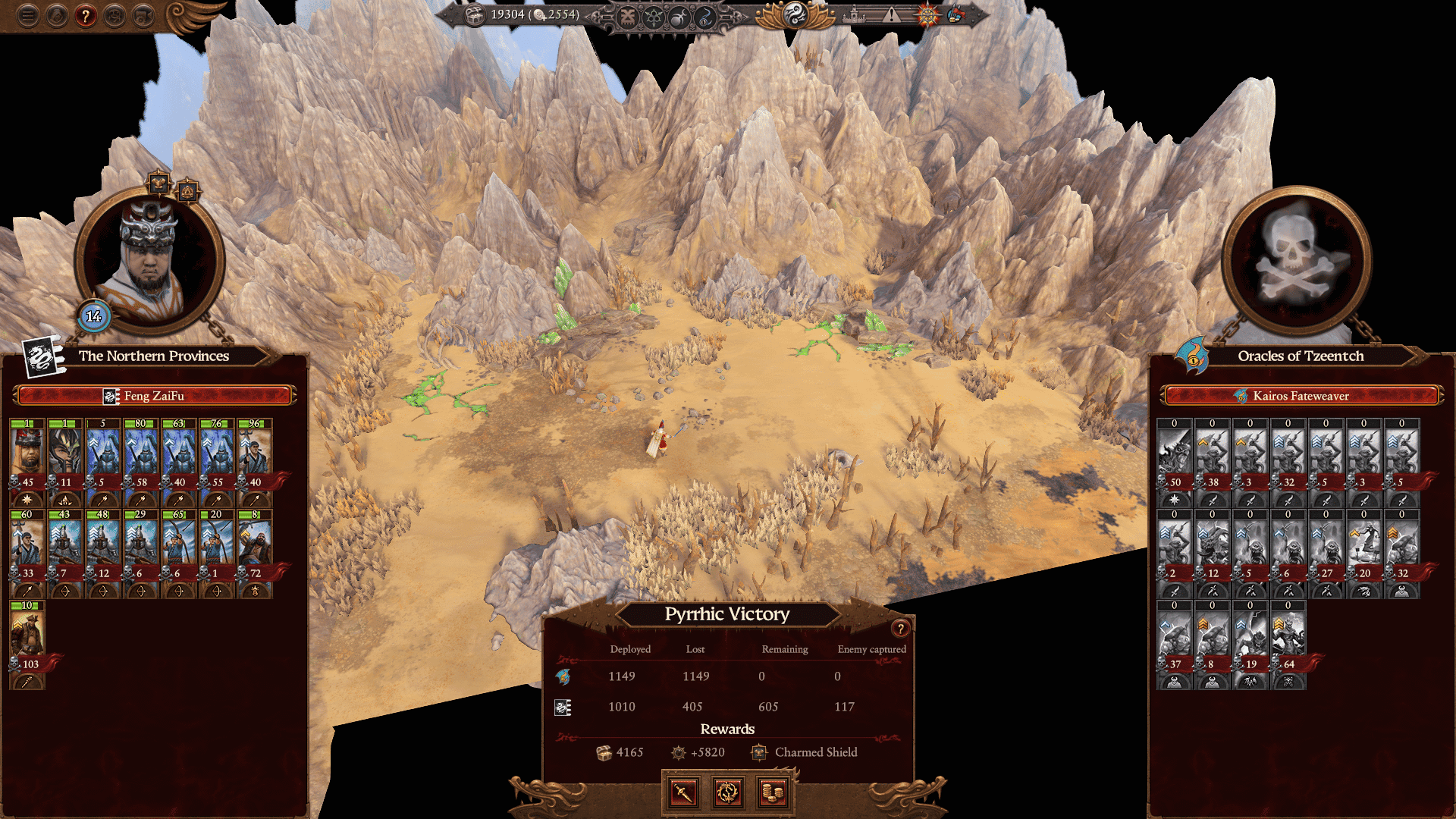Click the Kairos Fateweaver name banner

1302,395
